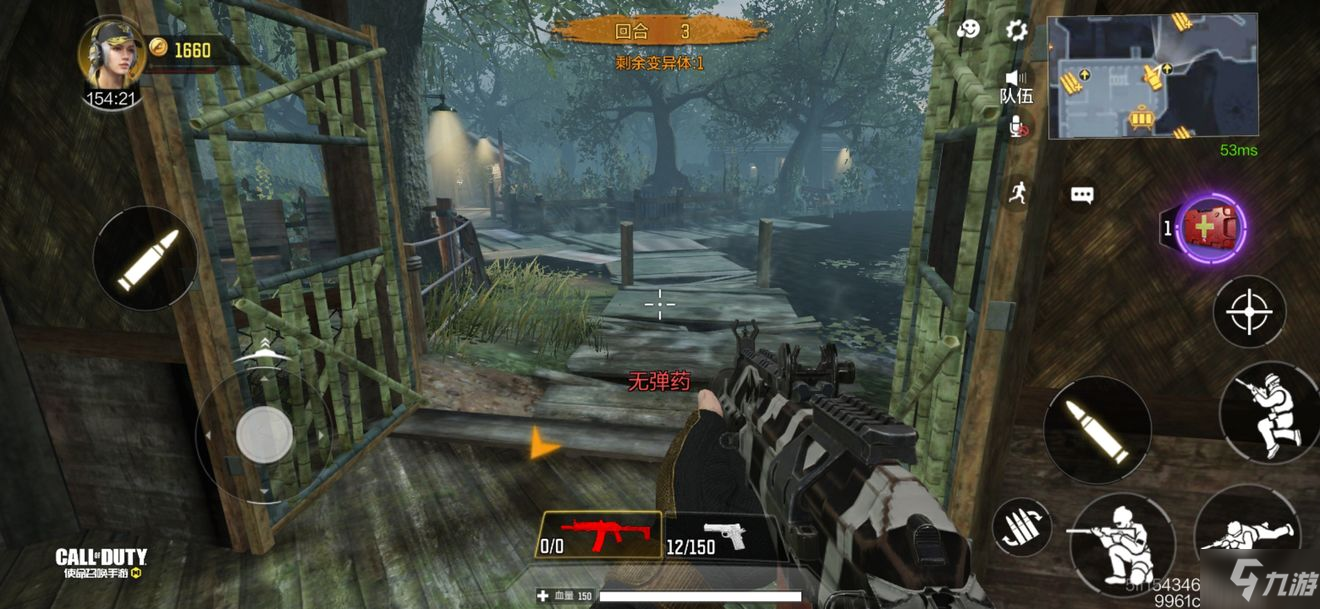This screenshot has width=1320, height=609.
Task: Crouch with the kneeling soldier button
Action: tap(1120, 542)
